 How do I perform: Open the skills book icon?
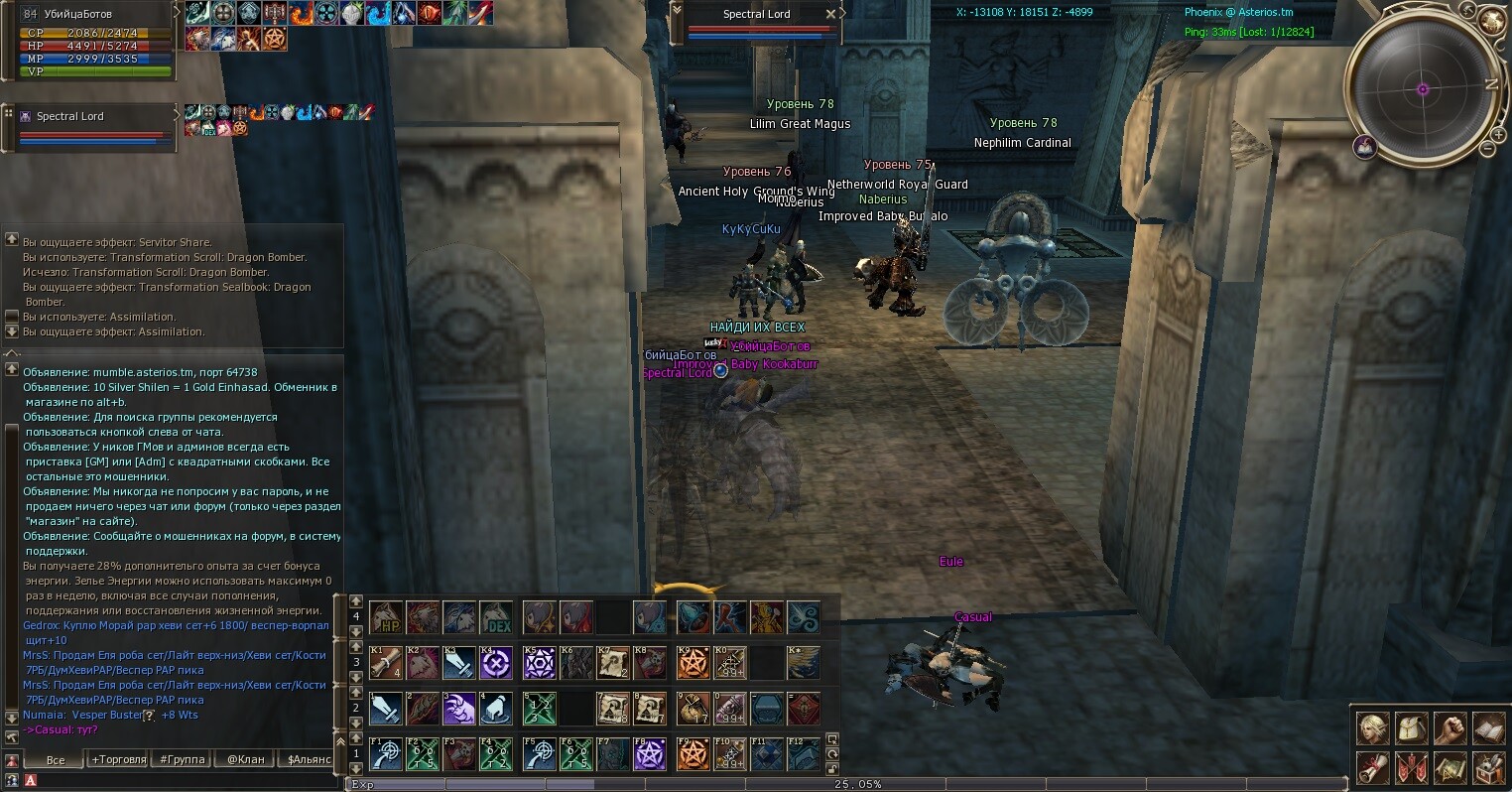1488,729
